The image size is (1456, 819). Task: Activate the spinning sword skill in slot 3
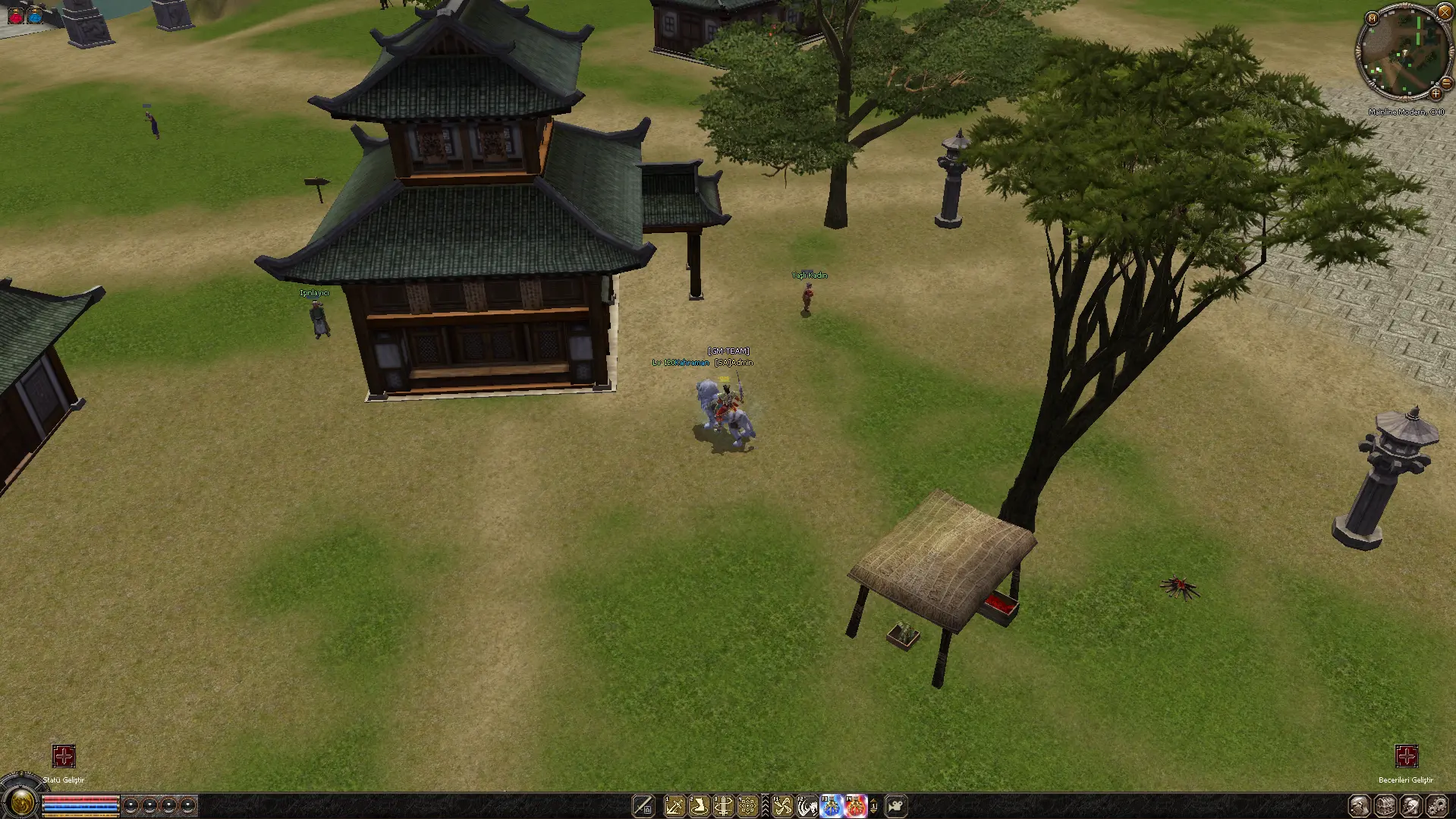point(723,805)
